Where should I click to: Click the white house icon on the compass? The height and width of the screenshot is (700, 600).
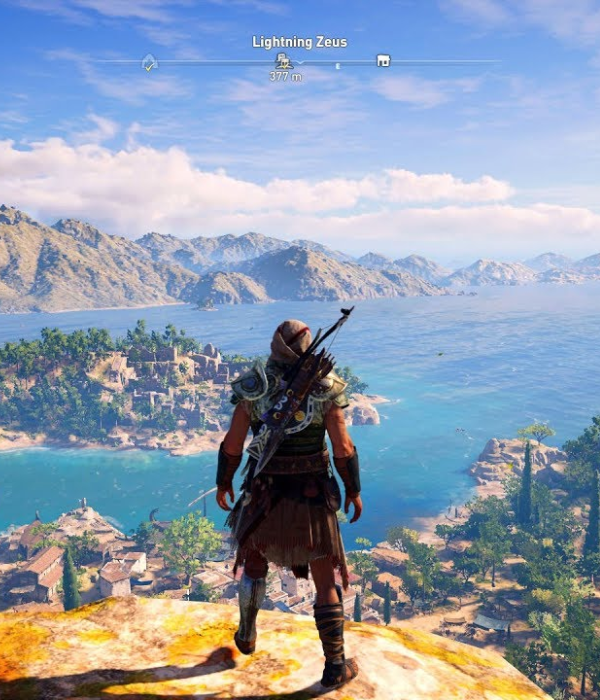(x=382, y=61)
